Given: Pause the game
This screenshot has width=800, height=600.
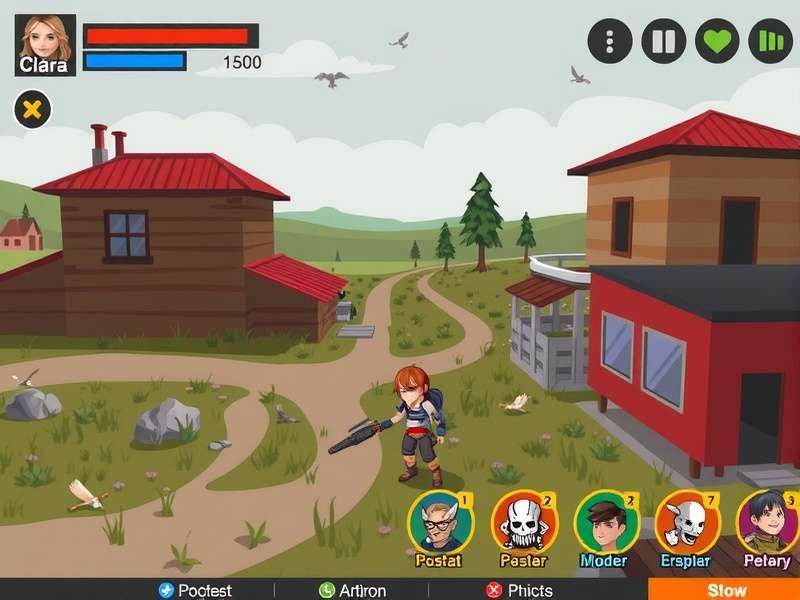Looking at the screenshot, I should point(663,41).
